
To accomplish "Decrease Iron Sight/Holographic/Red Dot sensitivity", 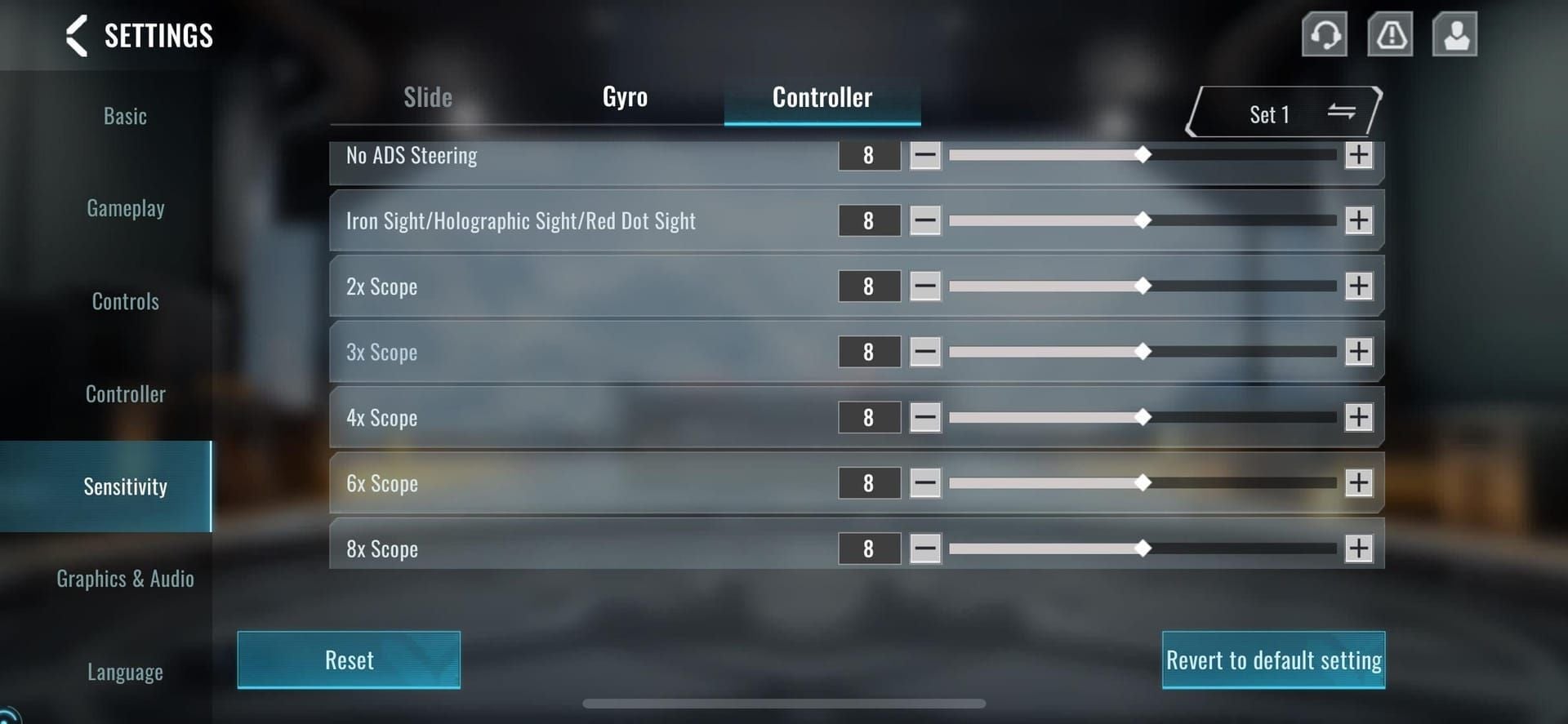I will point(925,220).
